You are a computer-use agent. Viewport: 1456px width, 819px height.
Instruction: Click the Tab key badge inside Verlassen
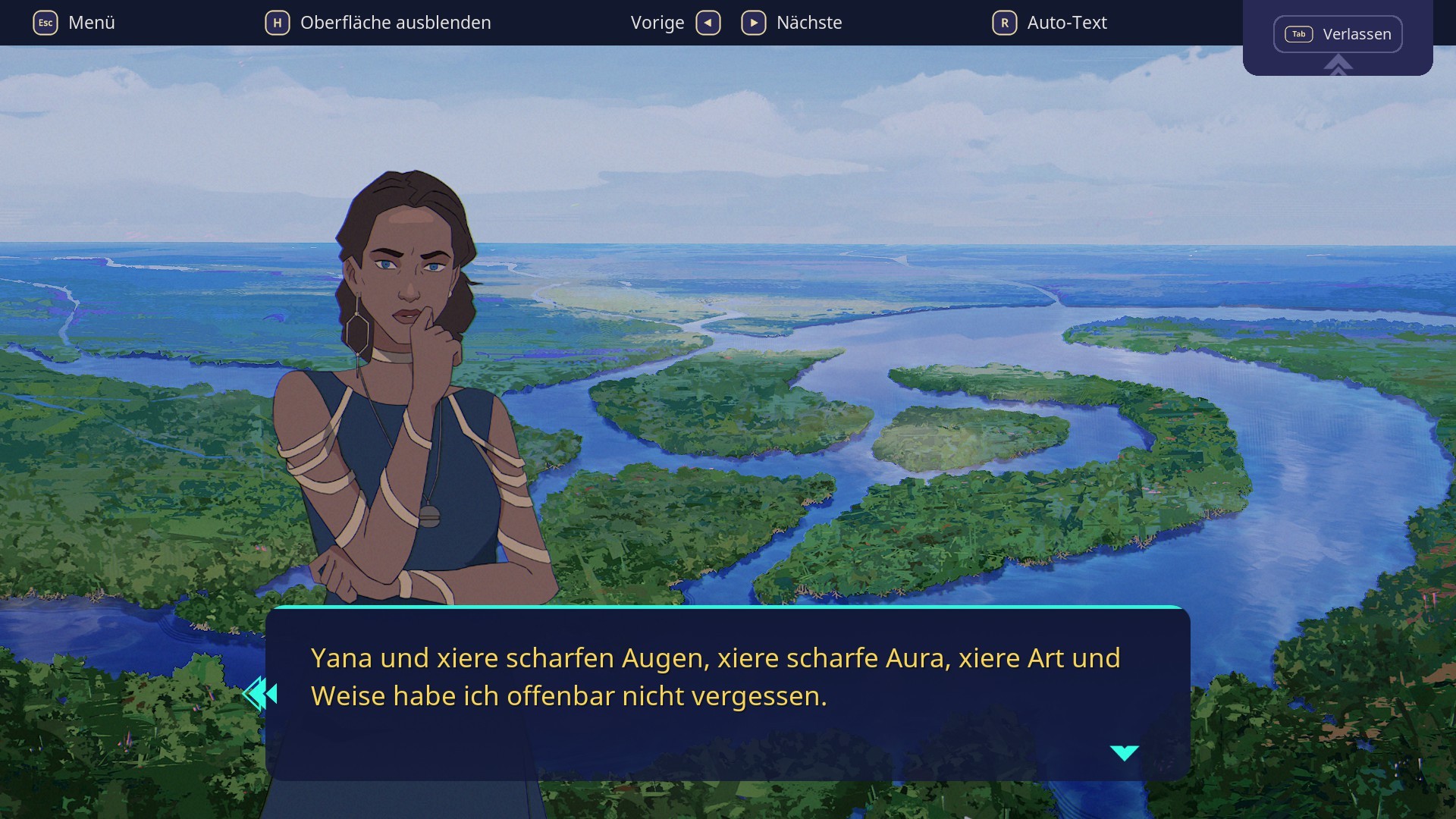1298,34
